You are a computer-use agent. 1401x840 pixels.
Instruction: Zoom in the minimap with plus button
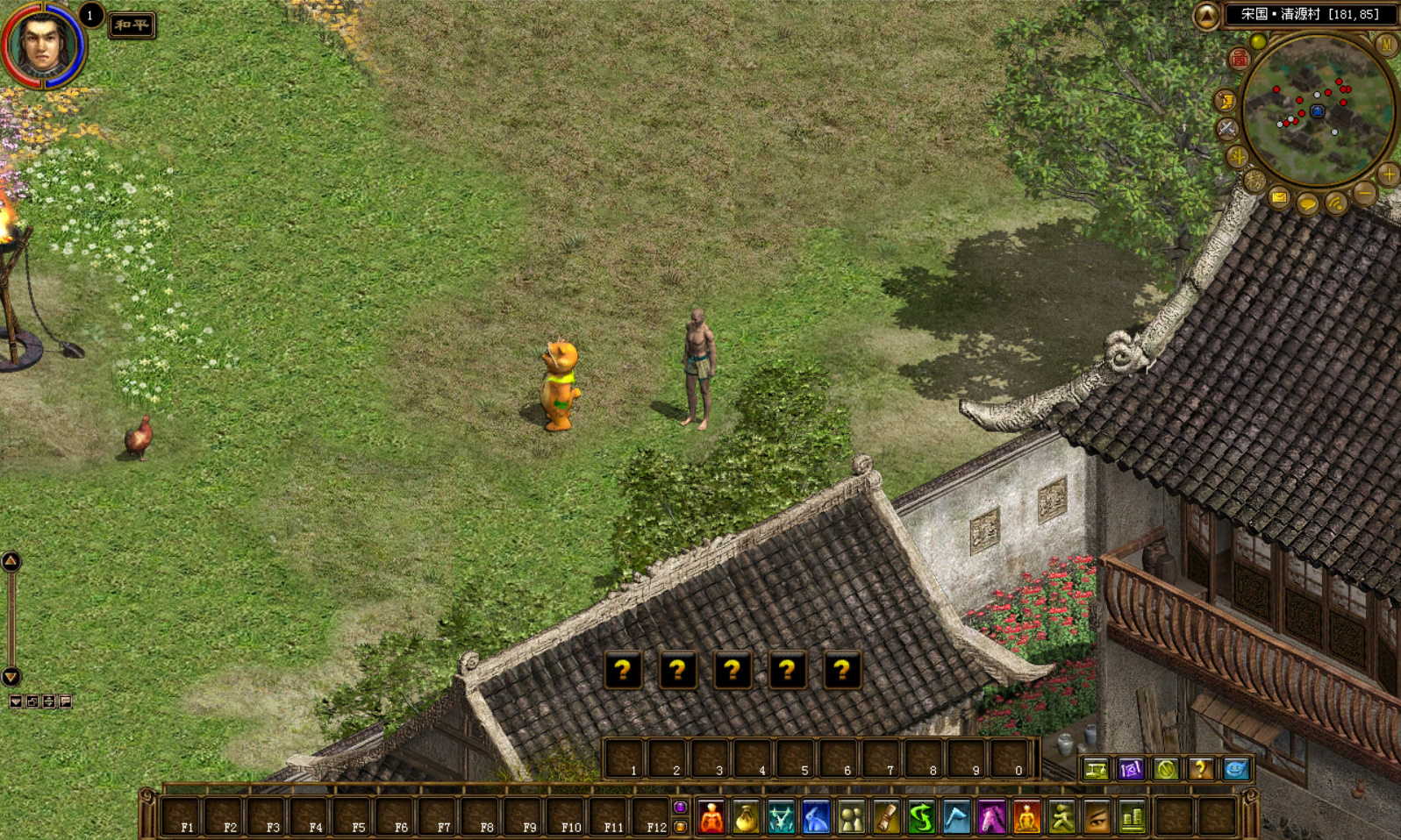pyautogui.click(x=1388, y=174)
